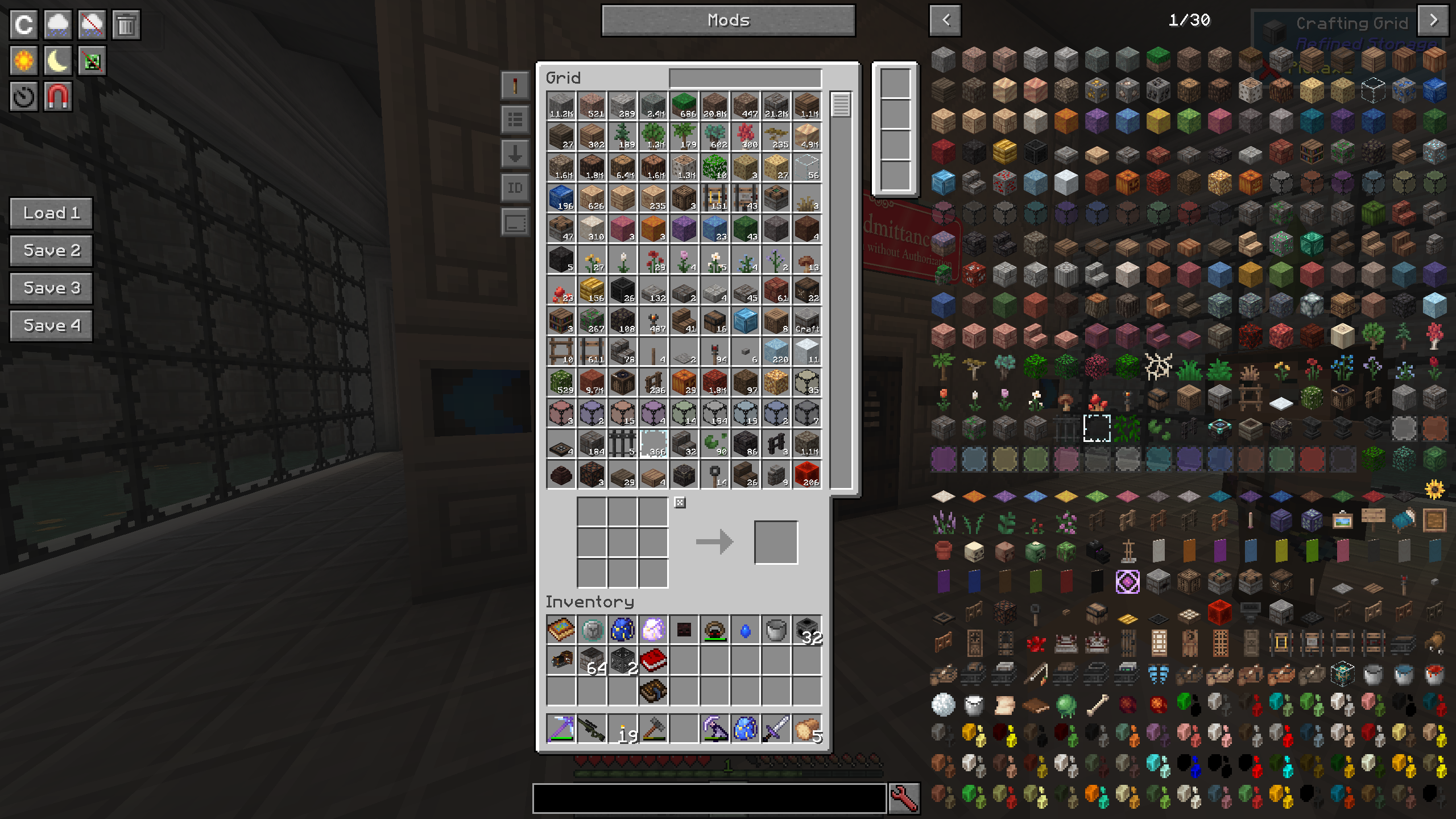Clear the crafting matrix with the small button
Screen dimensions: 1456x819
(680, 502)
